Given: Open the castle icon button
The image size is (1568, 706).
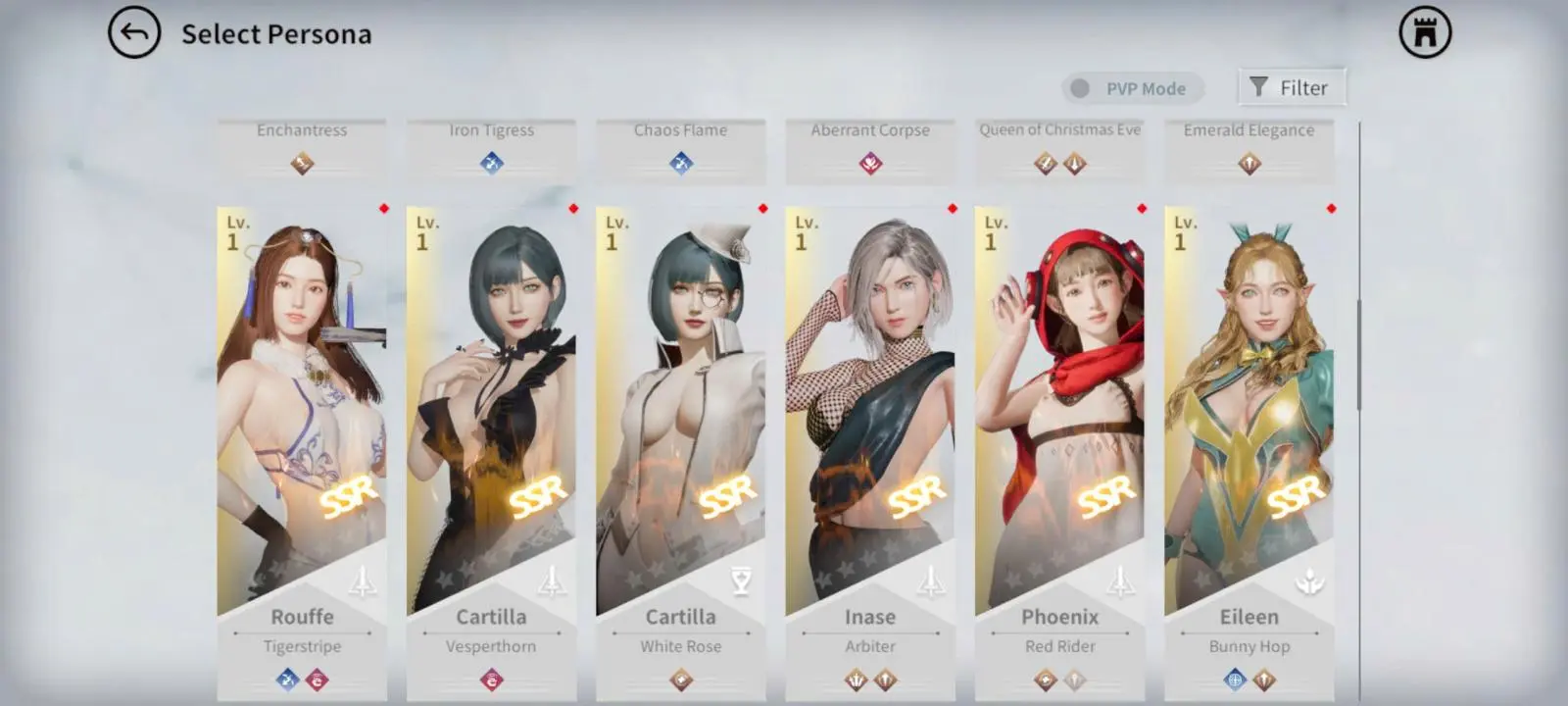Looking at the screenshot, I should tap(1425, 33).
